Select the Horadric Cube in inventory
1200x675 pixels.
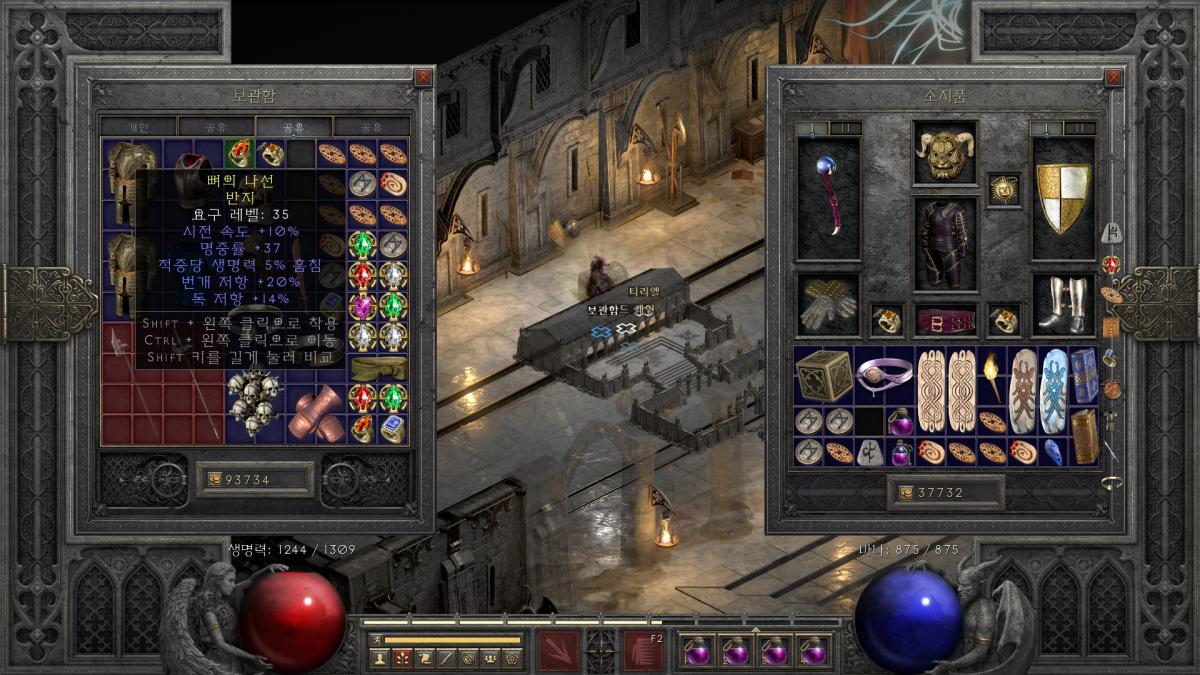(x=823, y=375)
